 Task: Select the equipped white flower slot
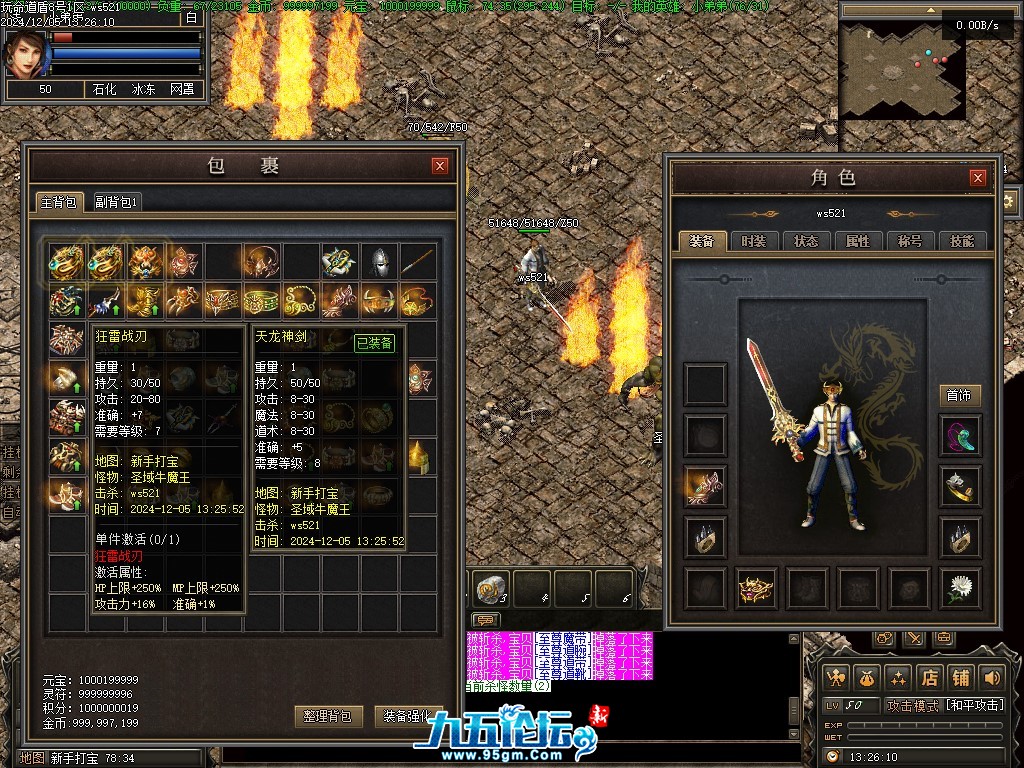(960, 587)
